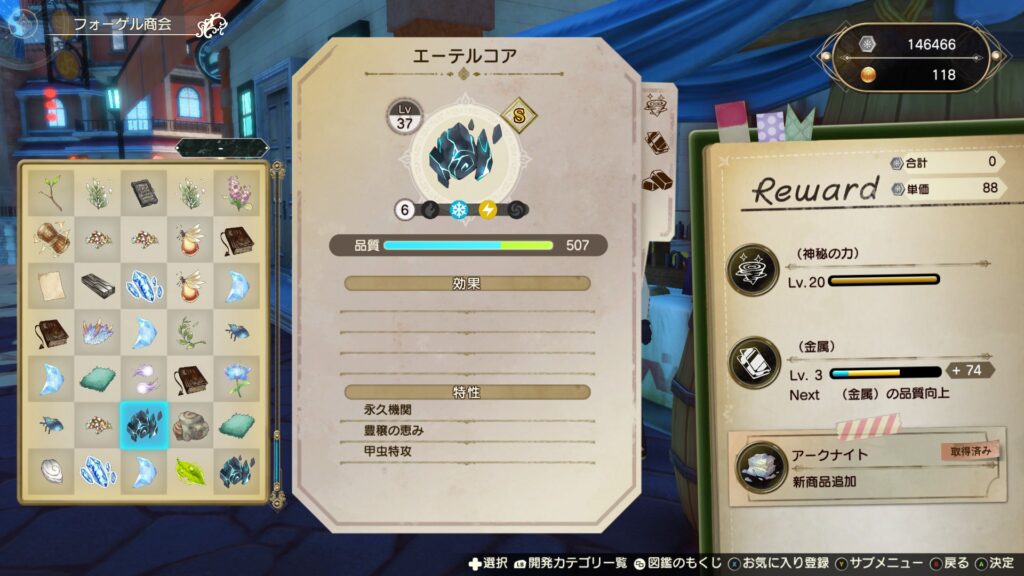
Task: Pick the bright green leaf item
Action: click(190, 472)
